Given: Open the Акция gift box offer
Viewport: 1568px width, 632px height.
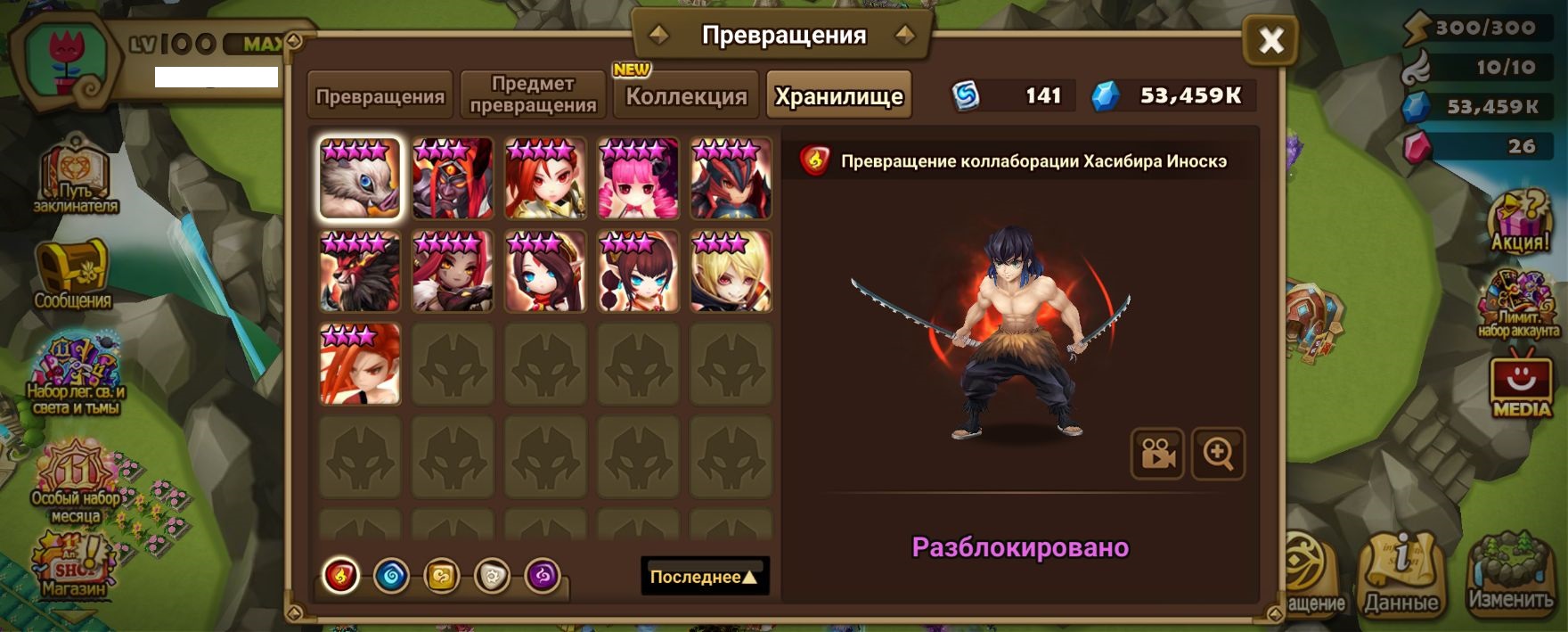Looking at the screenshot, I should pyautogui.click(x=1522, y=221).
